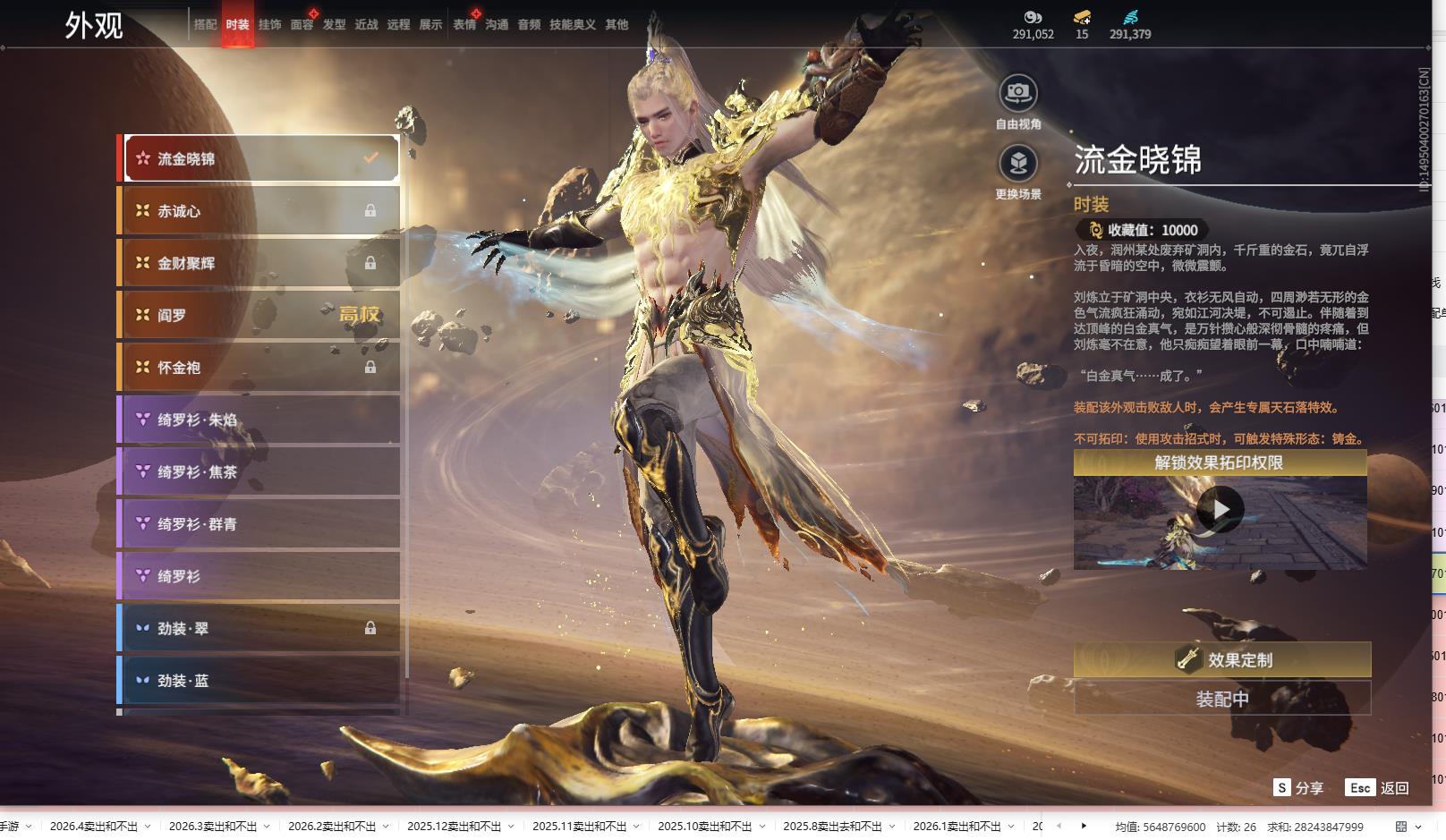The image size is (1446, 840).
Task: Select 绮罗衫·朱焰 in the list
Action: (259, 420)
